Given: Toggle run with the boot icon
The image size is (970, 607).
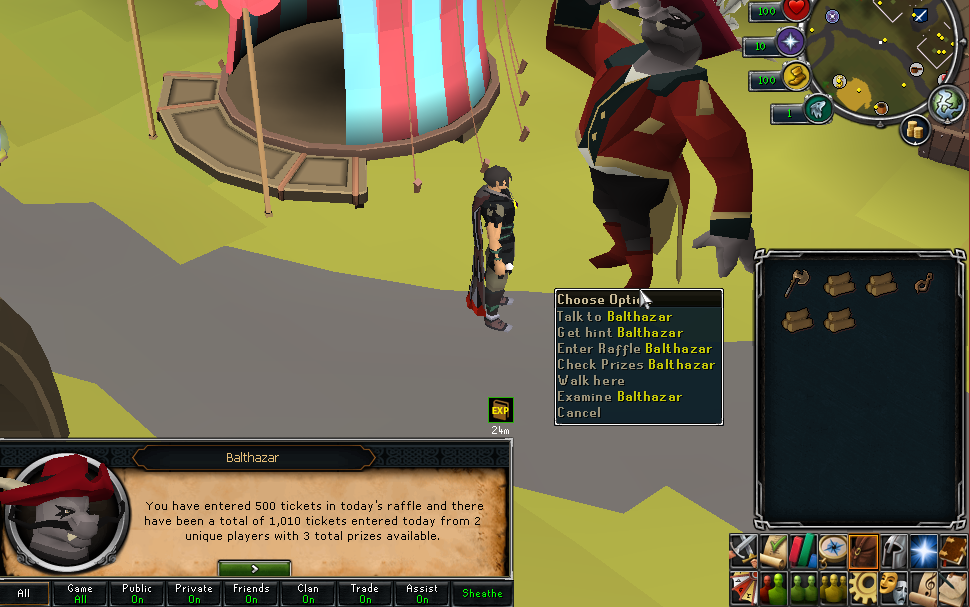Looking at the screenshot, I should pos(796,75).
